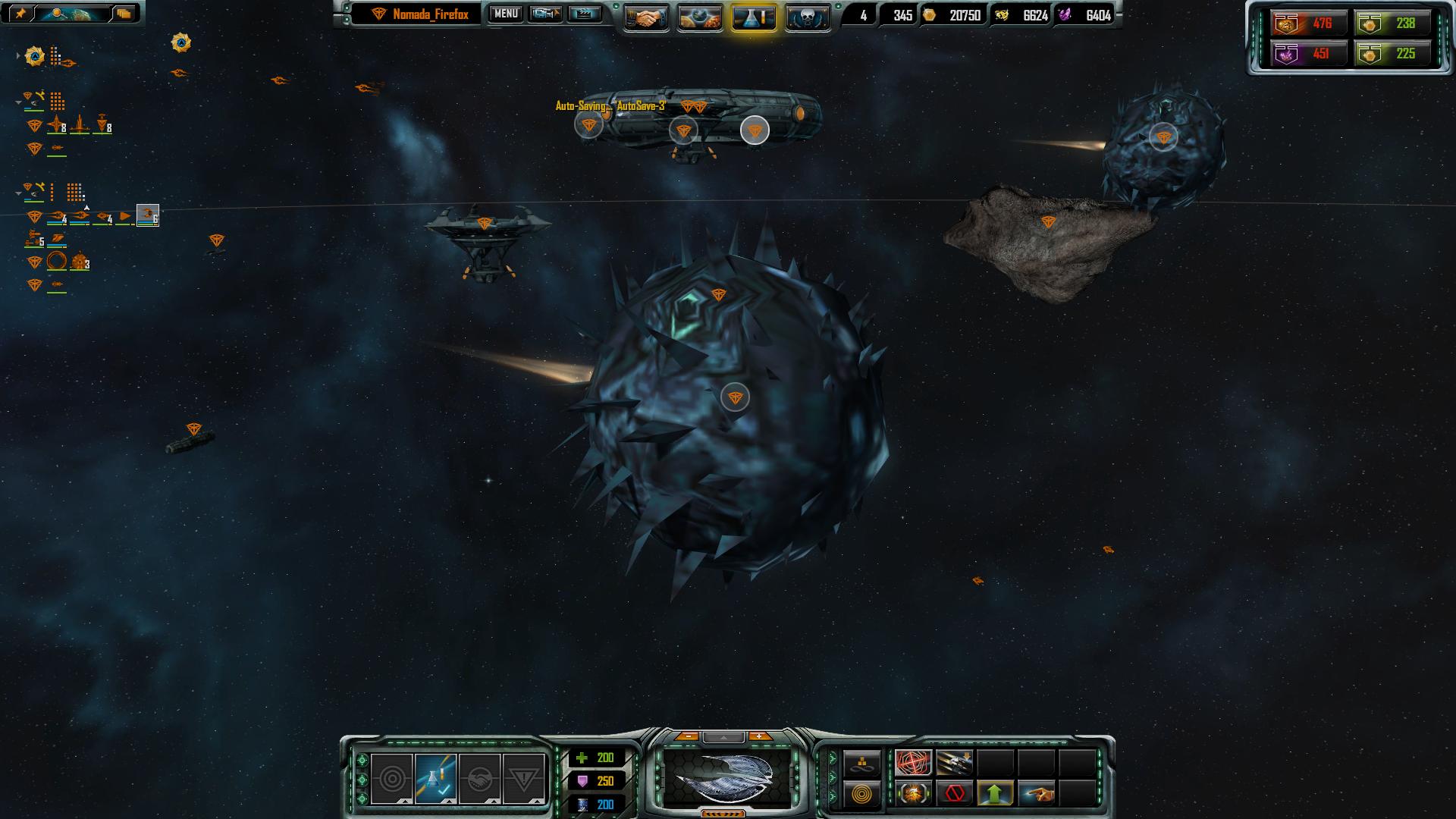The width and height of the screenshot is (1456, 819).
Task: Select the handshake diplomacy notification tab
Action: coord(479,779)
